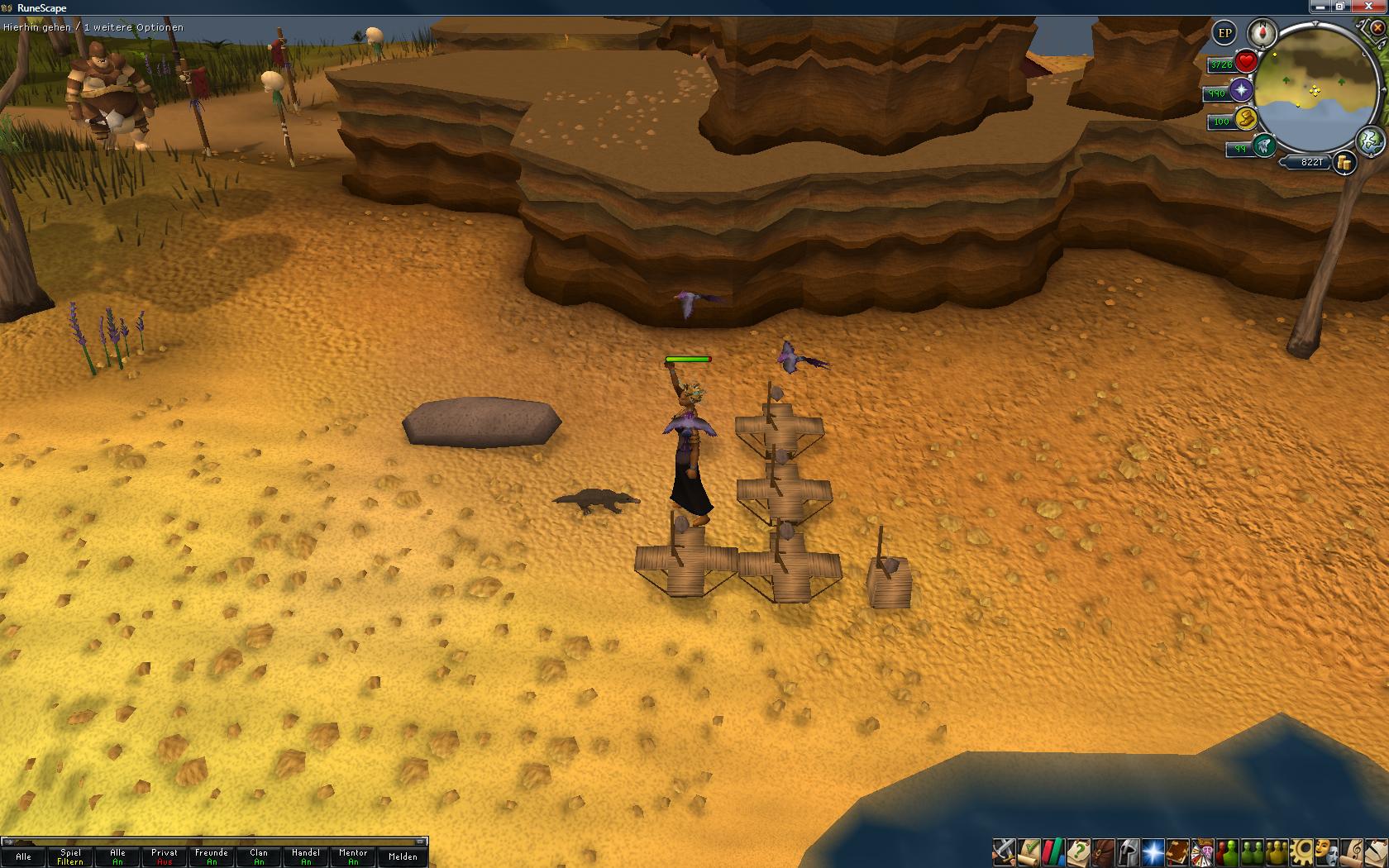Open the gold coins money pouch
The image size is (1389, 868).
pyautogui.click(x=1345, y=163)
